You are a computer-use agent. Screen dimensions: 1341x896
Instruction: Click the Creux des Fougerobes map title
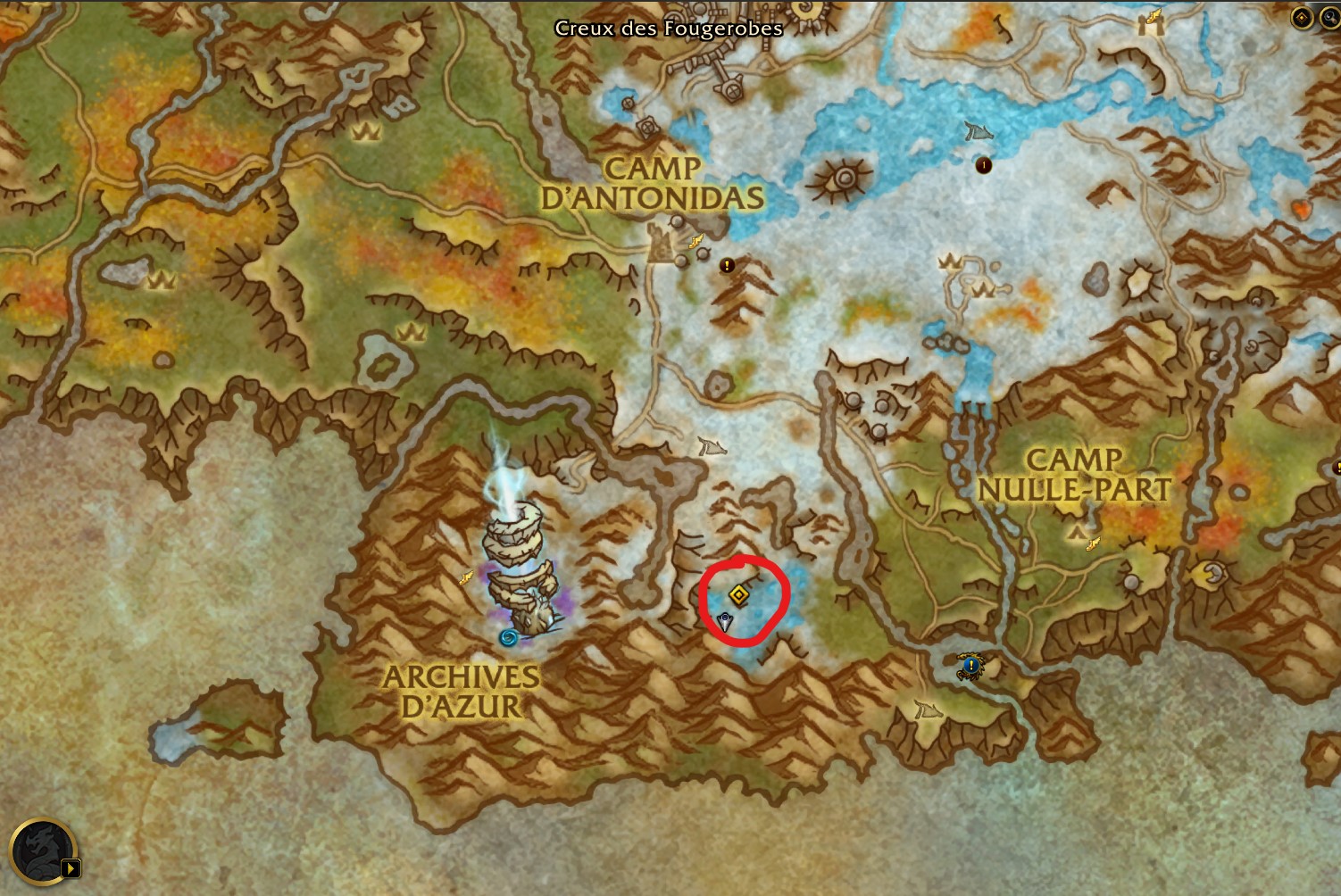(670, 29)
